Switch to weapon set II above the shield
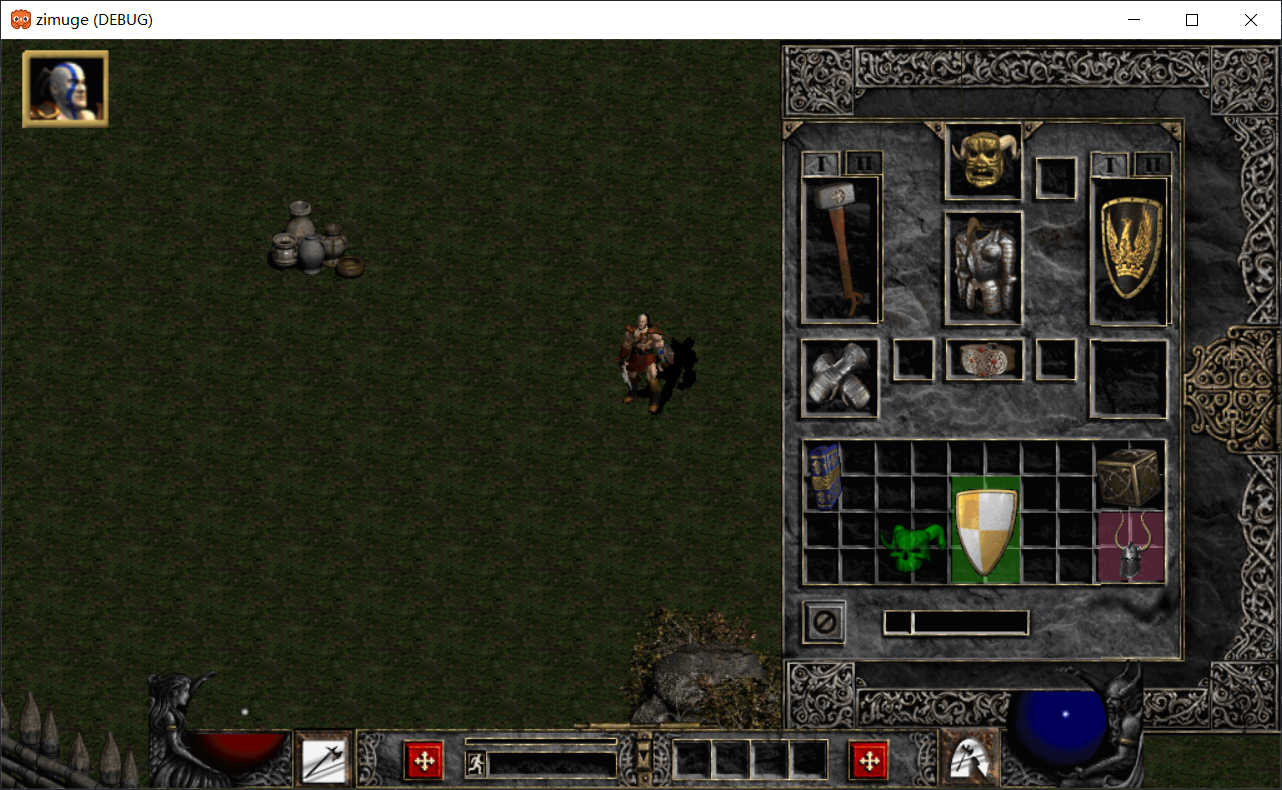 pyautogui.click(x=1152, y=163)
